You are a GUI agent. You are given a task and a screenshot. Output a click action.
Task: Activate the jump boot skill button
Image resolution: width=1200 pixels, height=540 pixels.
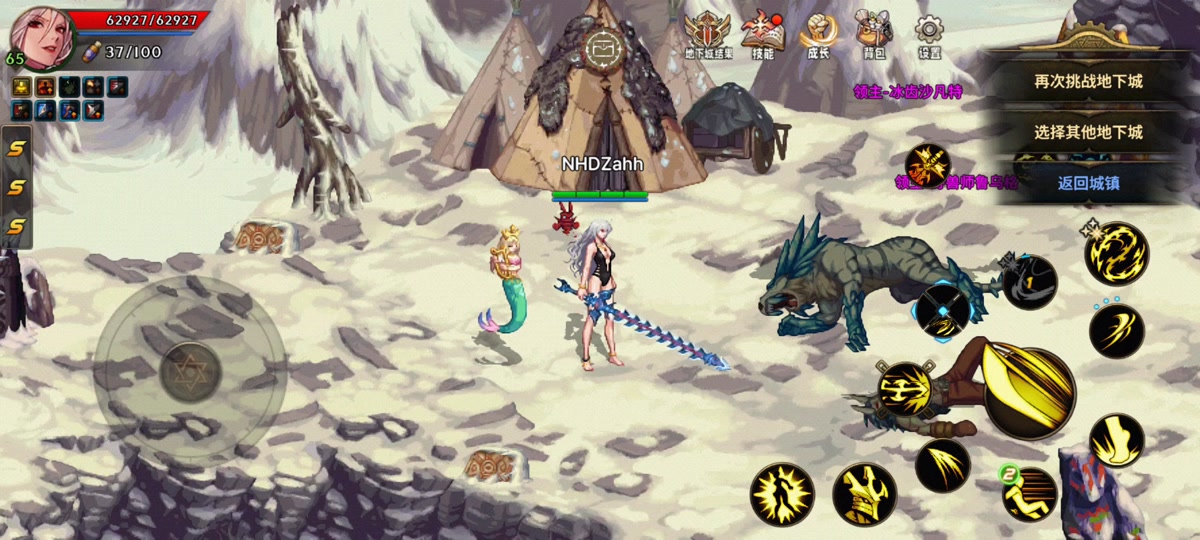pos(1116,440)
